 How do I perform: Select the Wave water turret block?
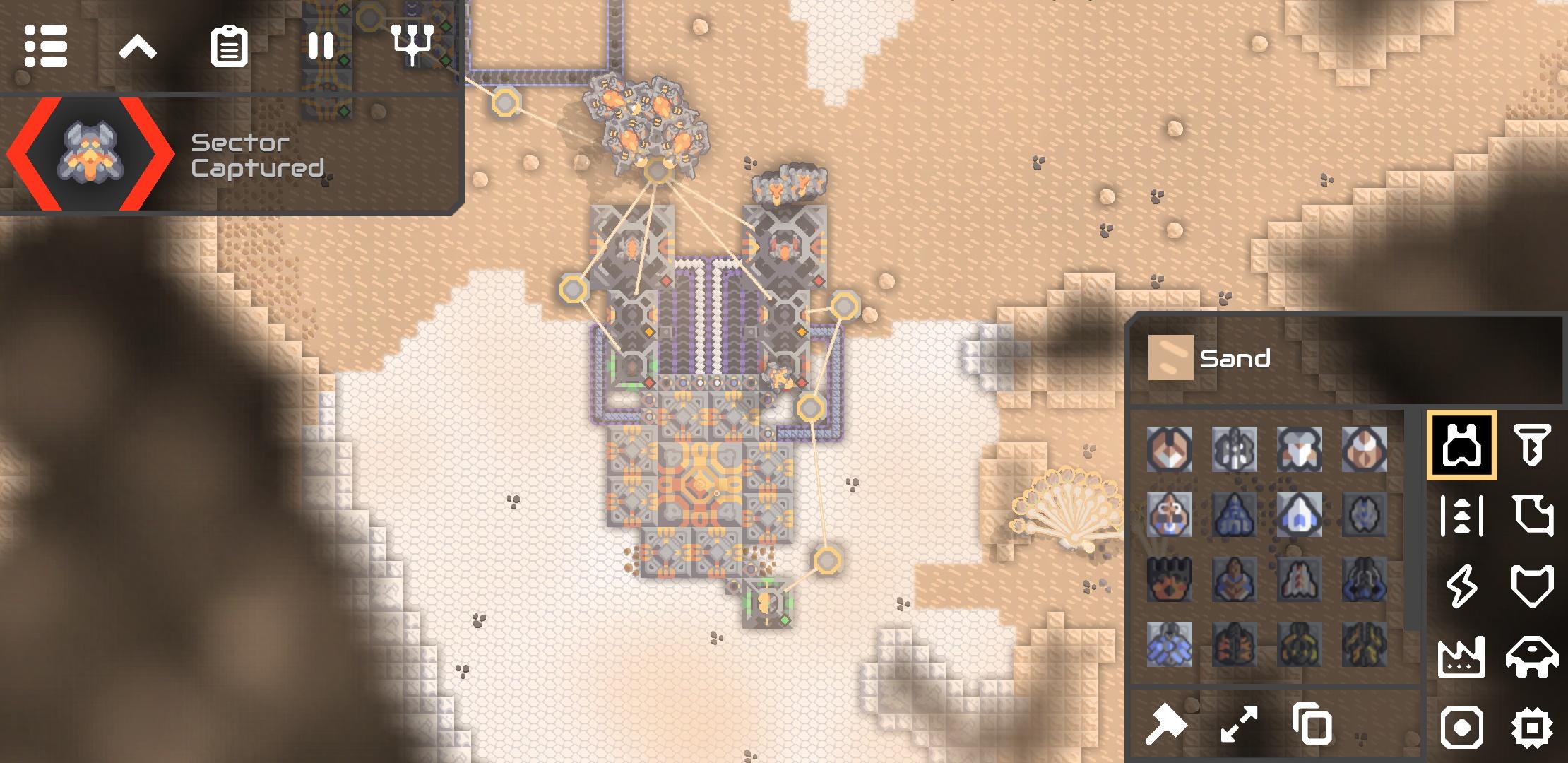[1170, 514]
